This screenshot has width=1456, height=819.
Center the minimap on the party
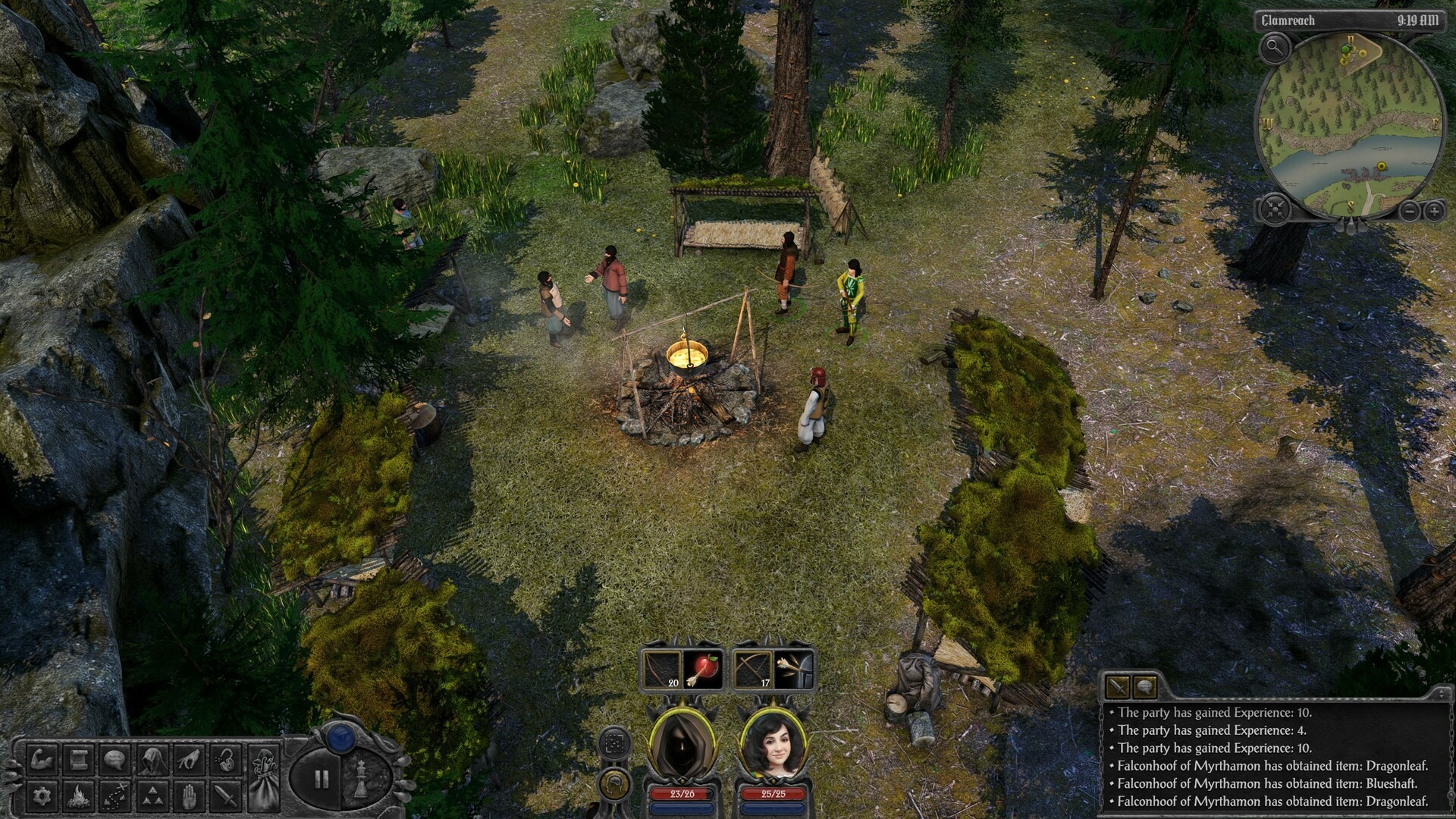tap(1274, 208)
